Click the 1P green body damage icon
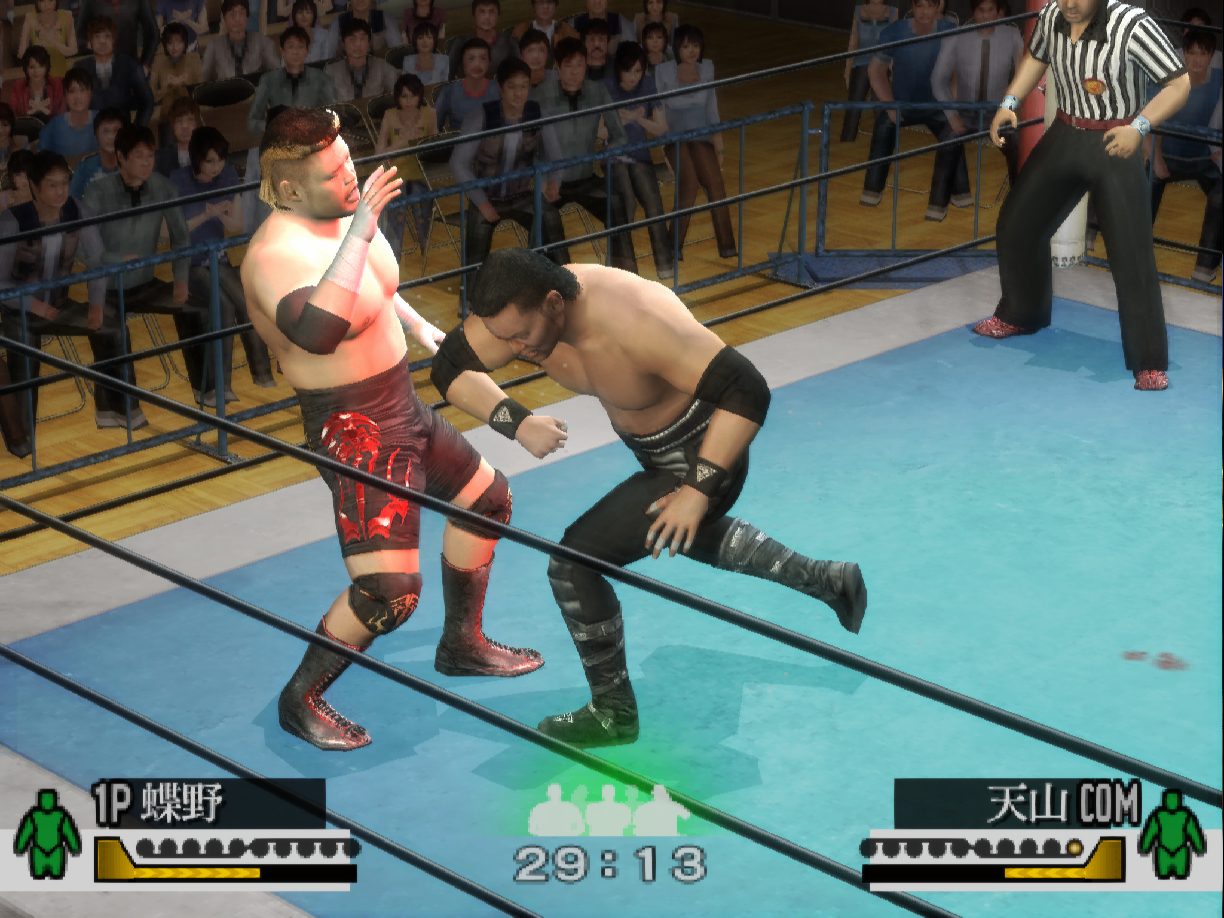The width and height of the screenshot is (1224, 918). click(47, 835)
